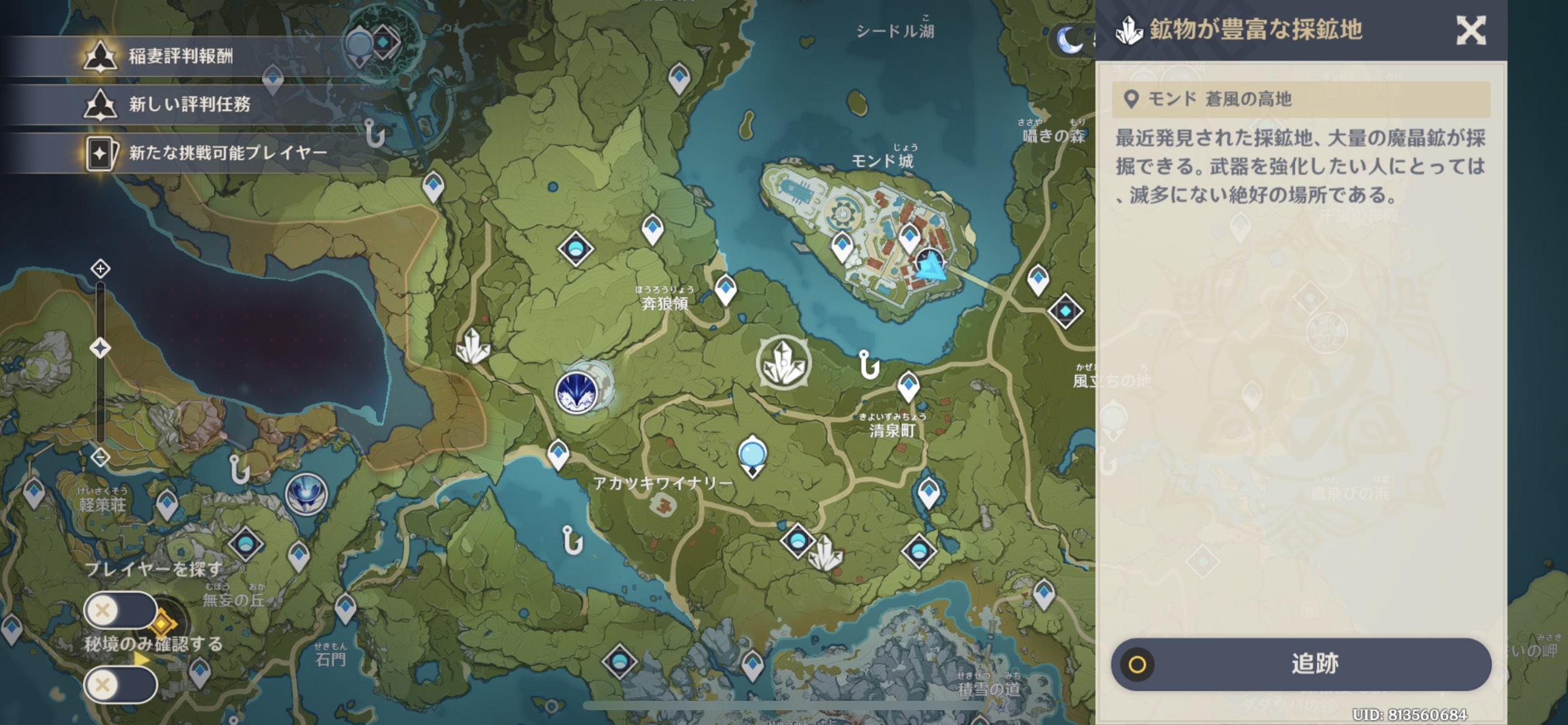Click the 追跡 track button
The image size is (1568, 725).
point(1301,664)
